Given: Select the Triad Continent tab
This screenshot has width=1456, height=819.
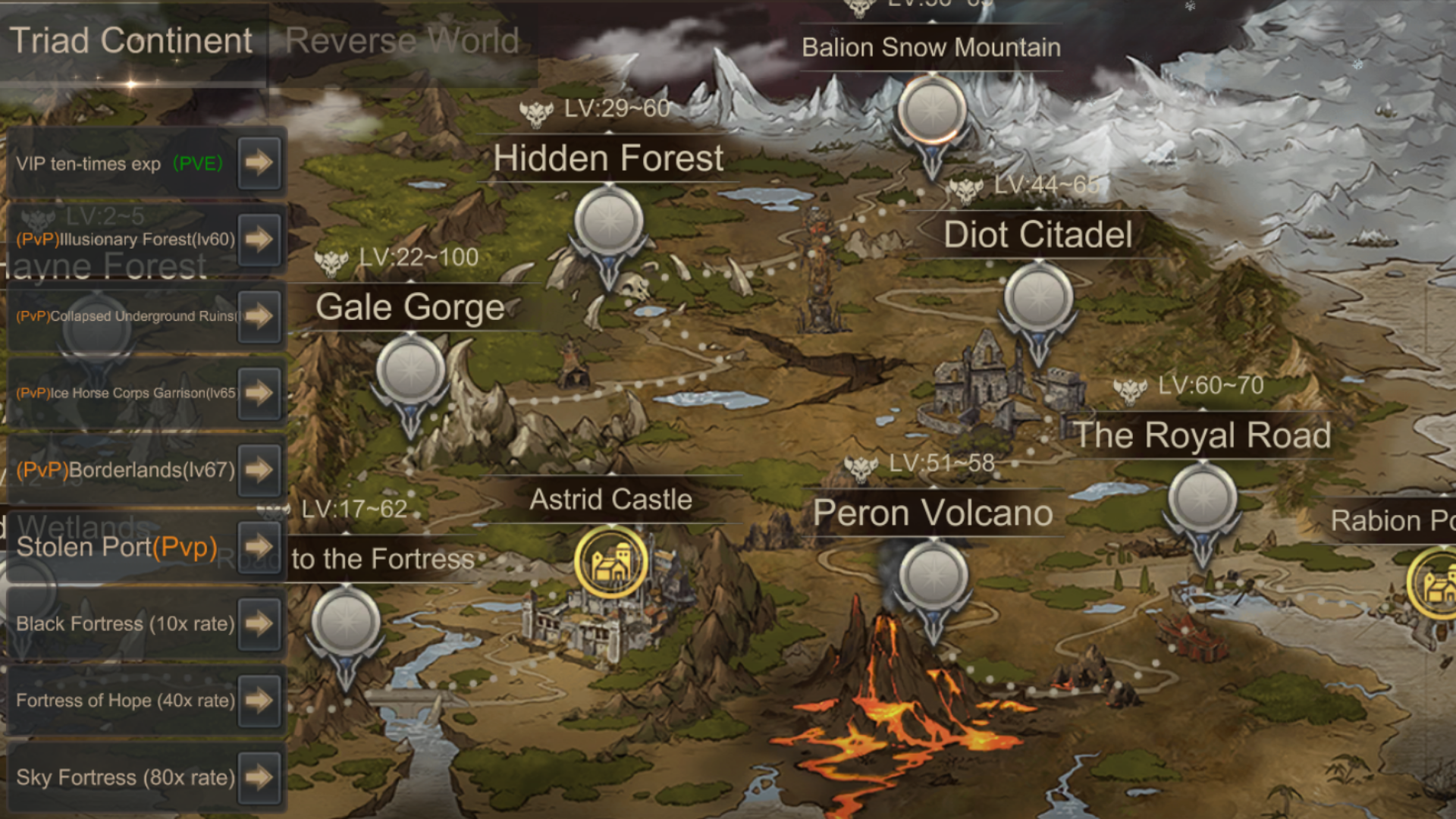Looking at the screenshot, I should (130, 41).
